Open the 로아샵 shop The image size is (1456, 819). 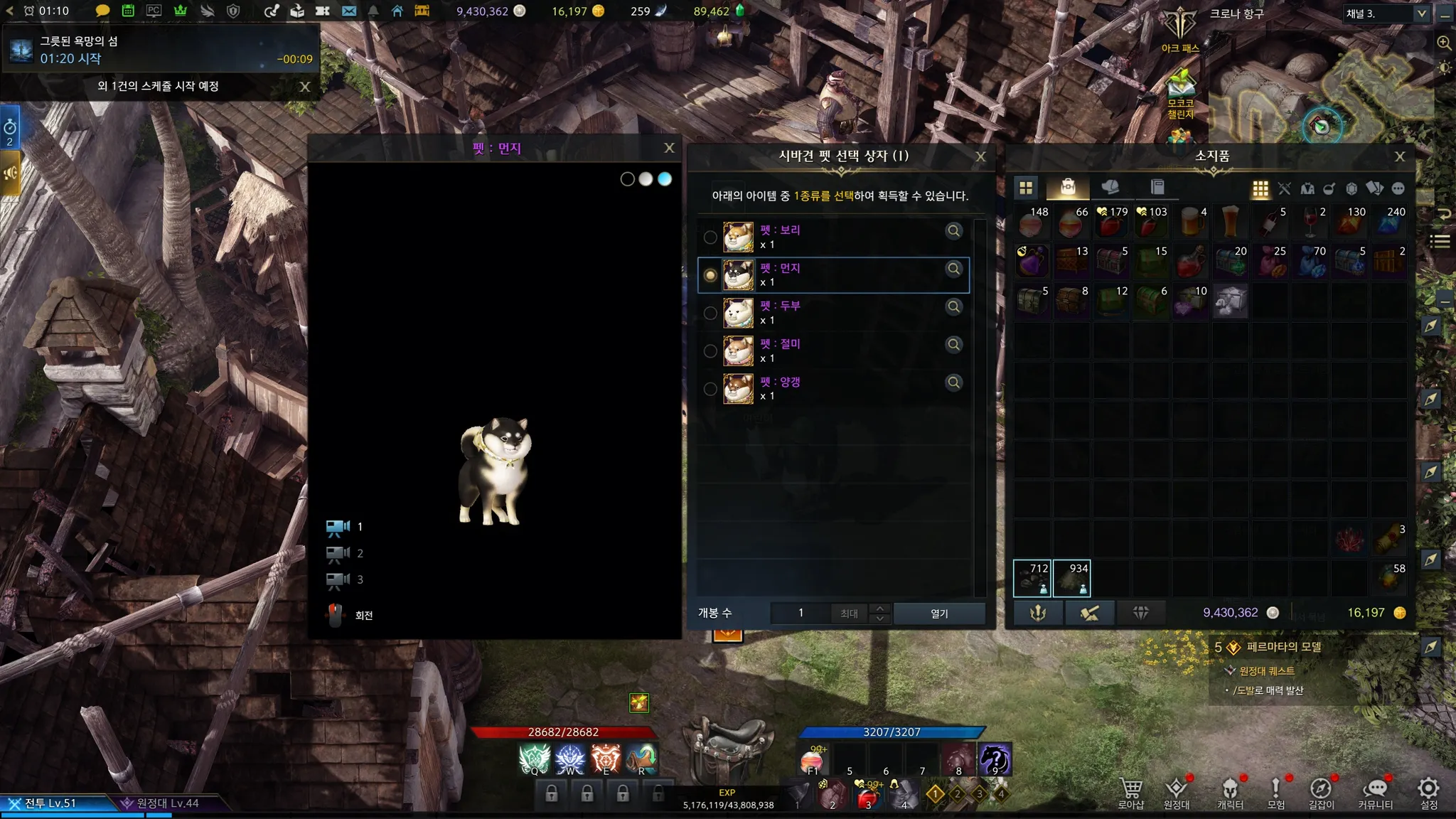[1130, 793]
